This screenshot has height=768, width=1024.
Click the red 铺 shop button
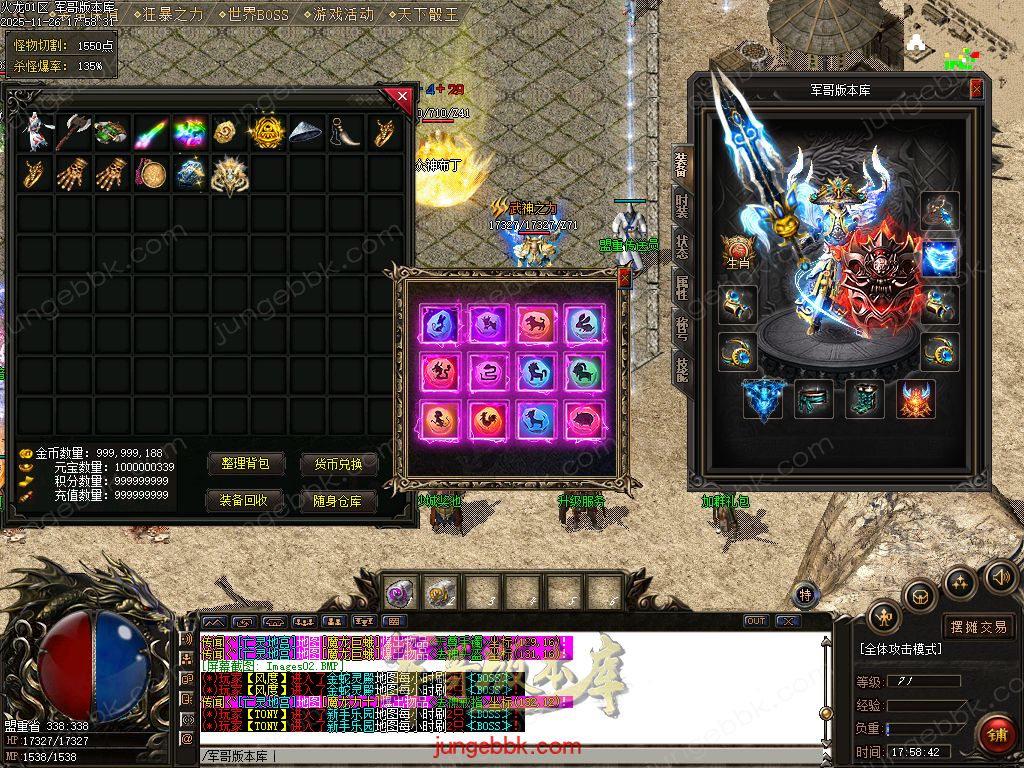(995, 734)
